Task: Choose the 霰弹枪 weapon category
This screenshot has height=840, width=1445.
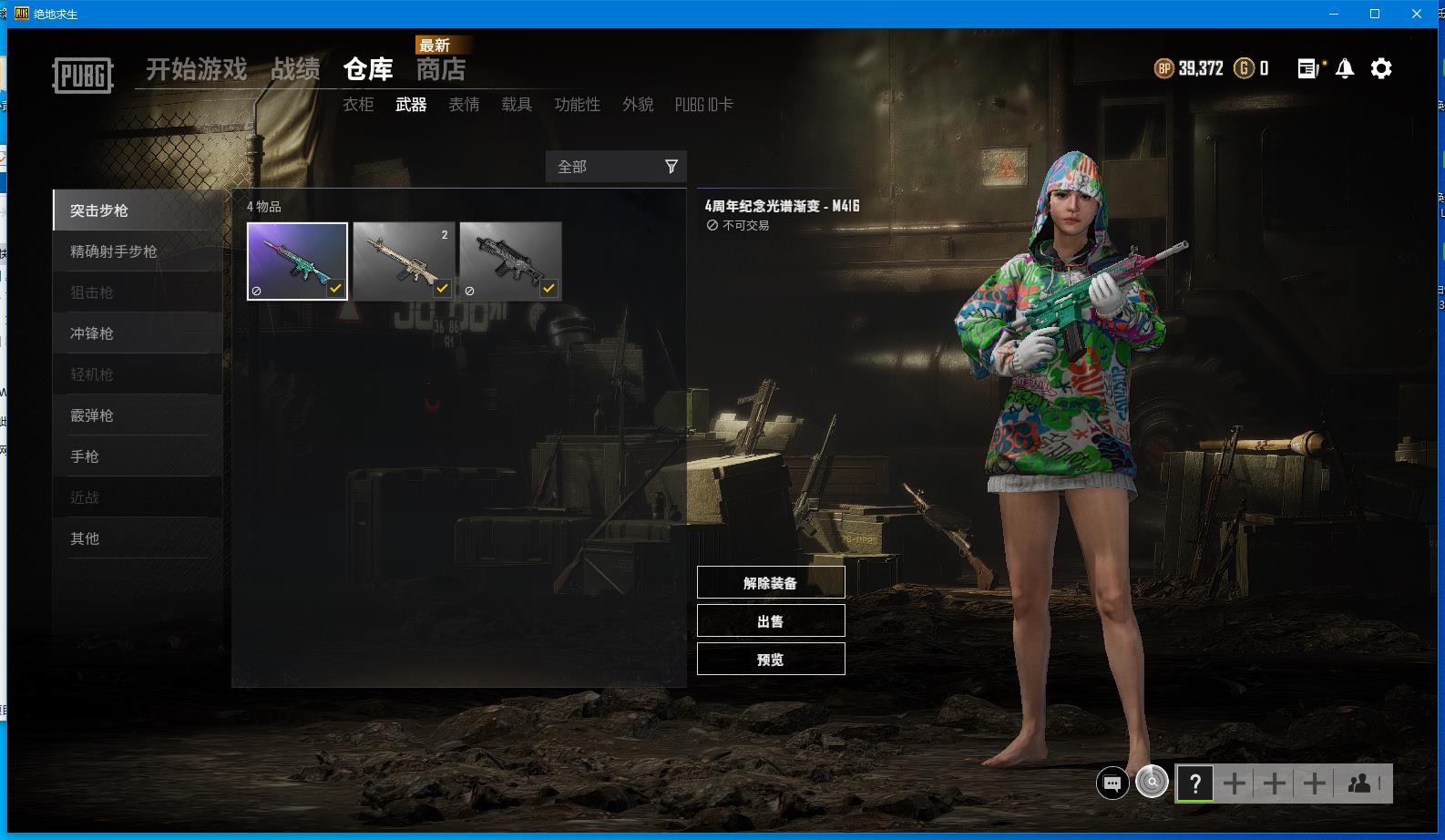Action: point(92,415)
